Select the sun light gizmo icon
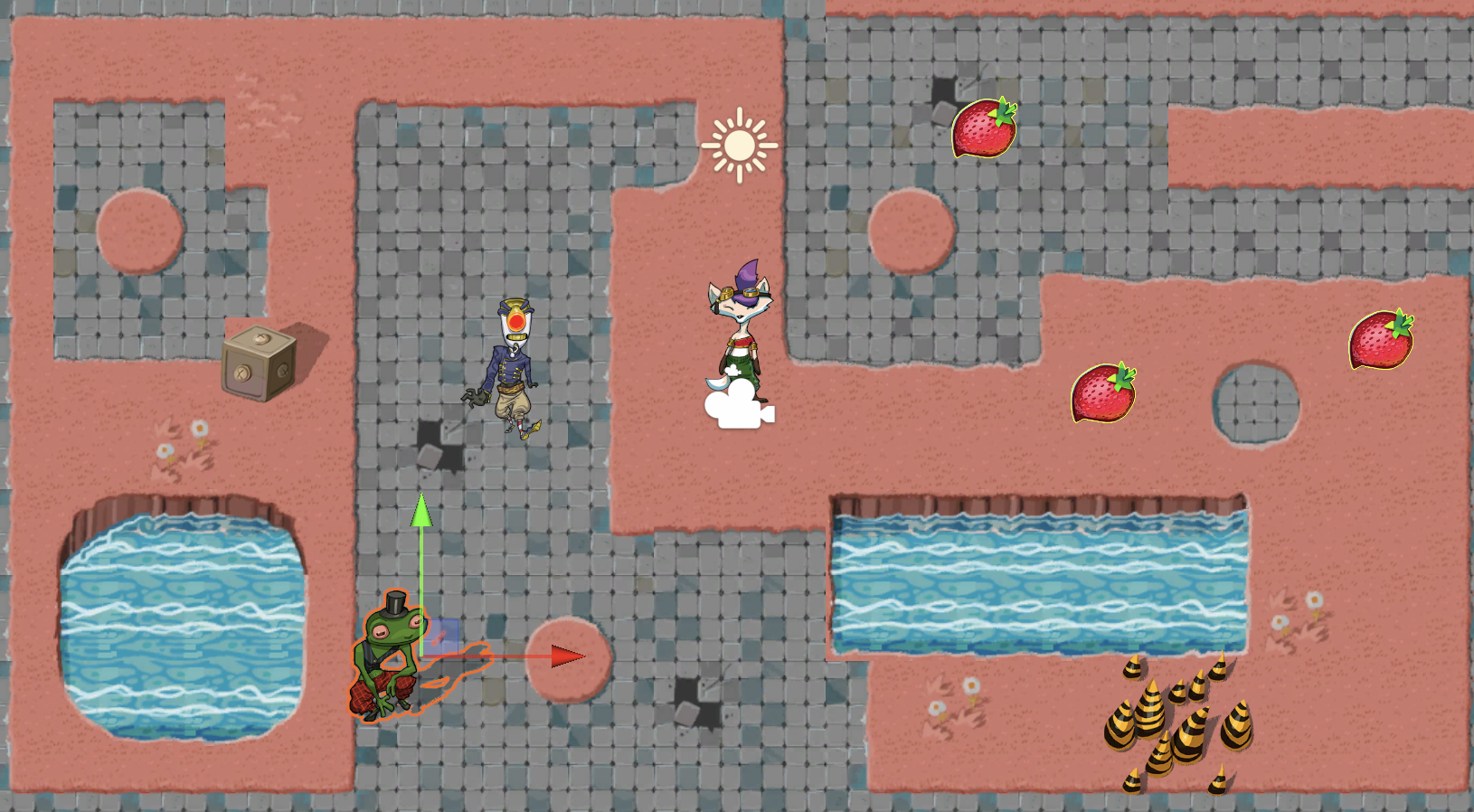 pos(739,145)
